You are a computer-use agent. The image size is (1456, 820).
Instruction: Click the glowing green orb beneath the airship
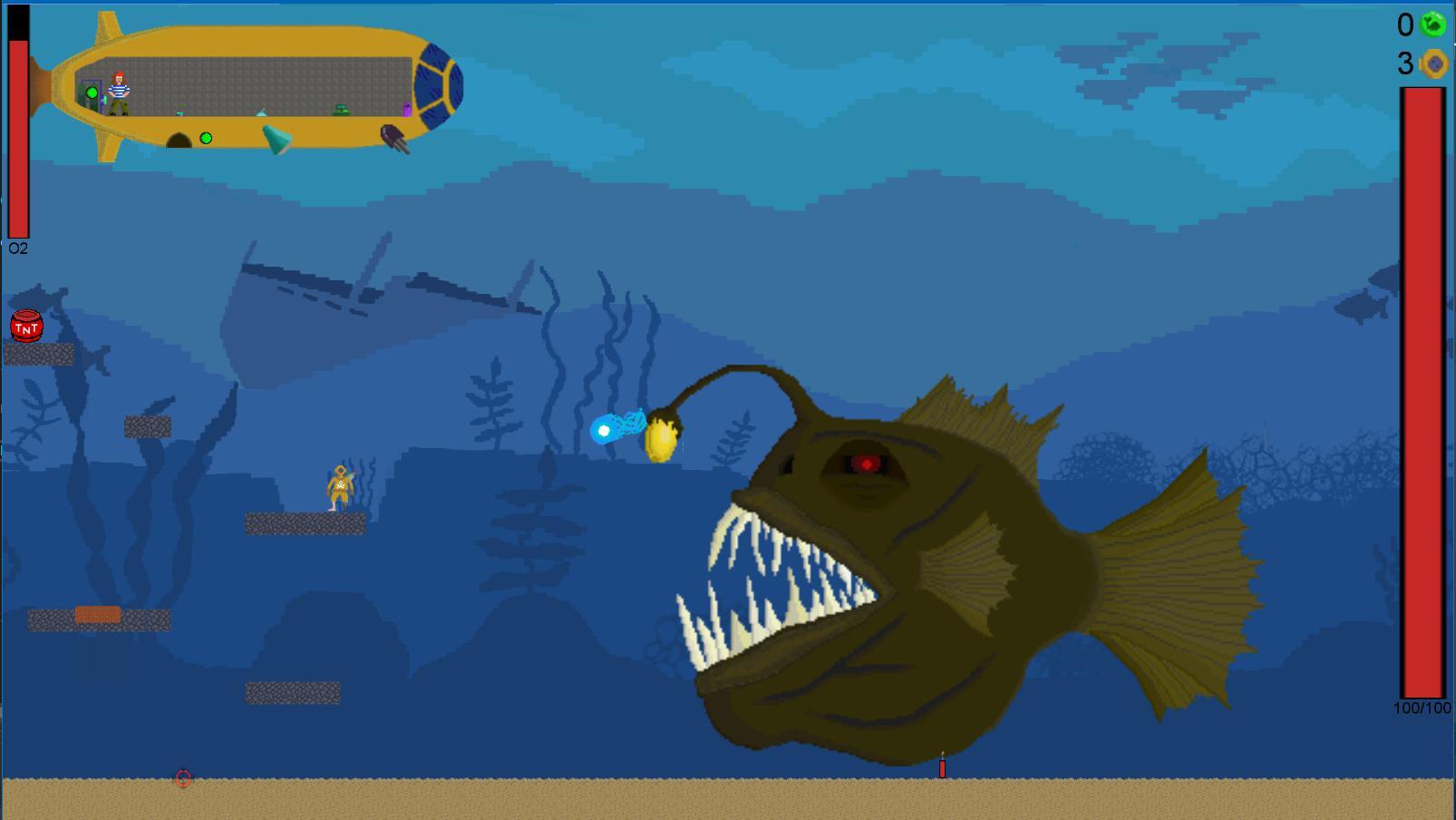click(207, 138)
